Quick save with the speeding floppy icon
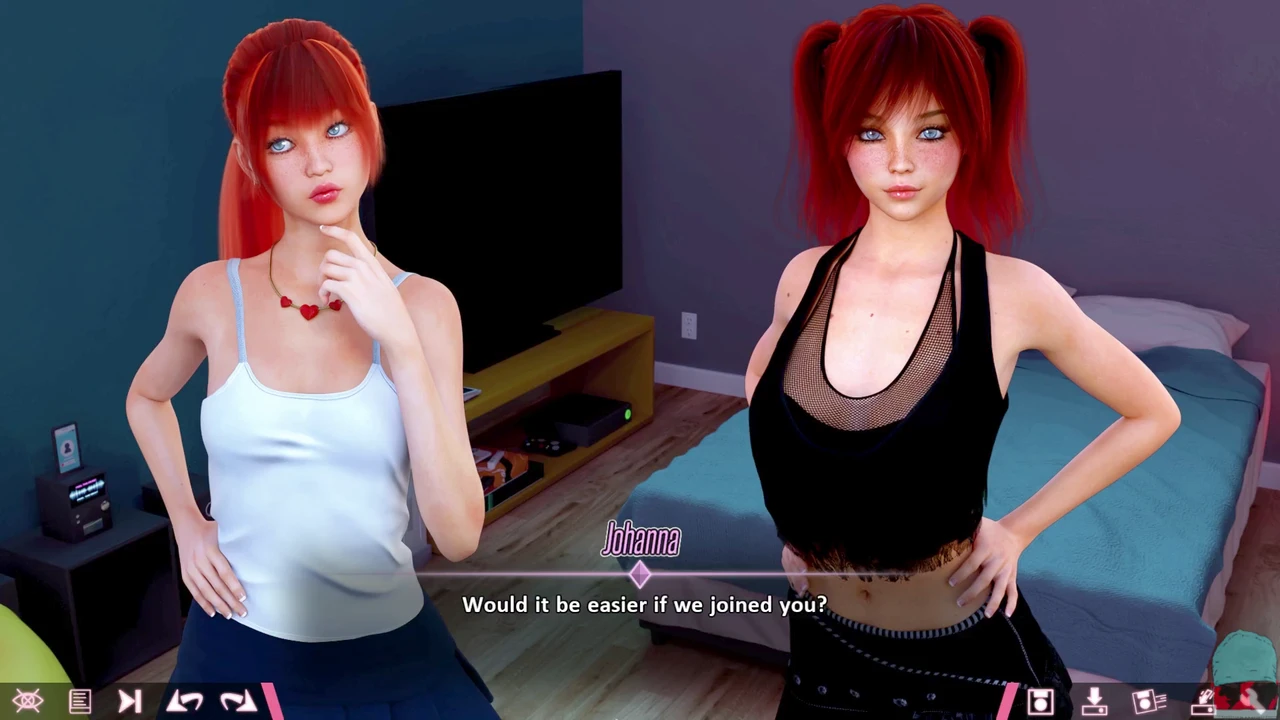 1149,701
